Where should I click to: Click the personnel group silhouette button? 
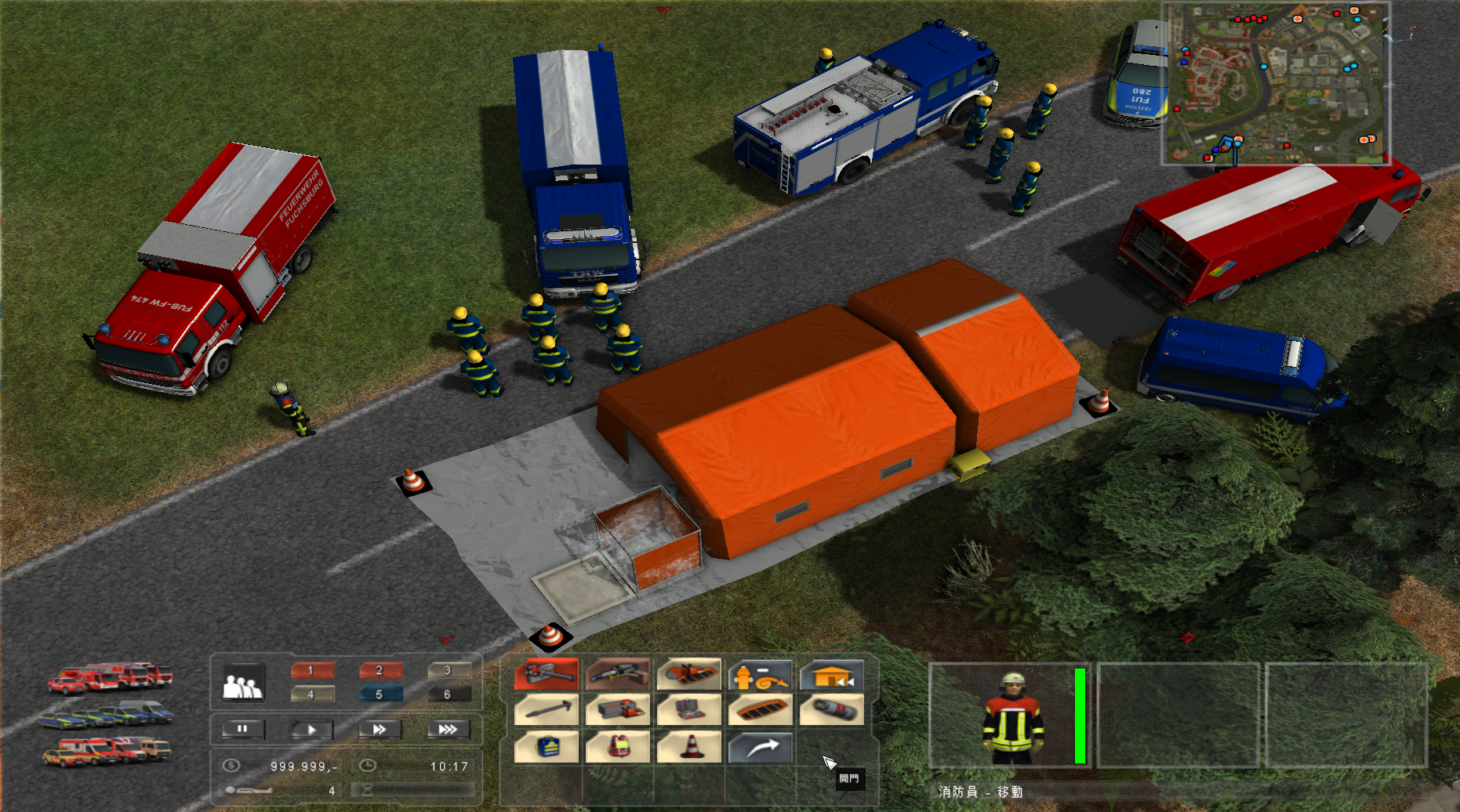(x=243, y=683)
